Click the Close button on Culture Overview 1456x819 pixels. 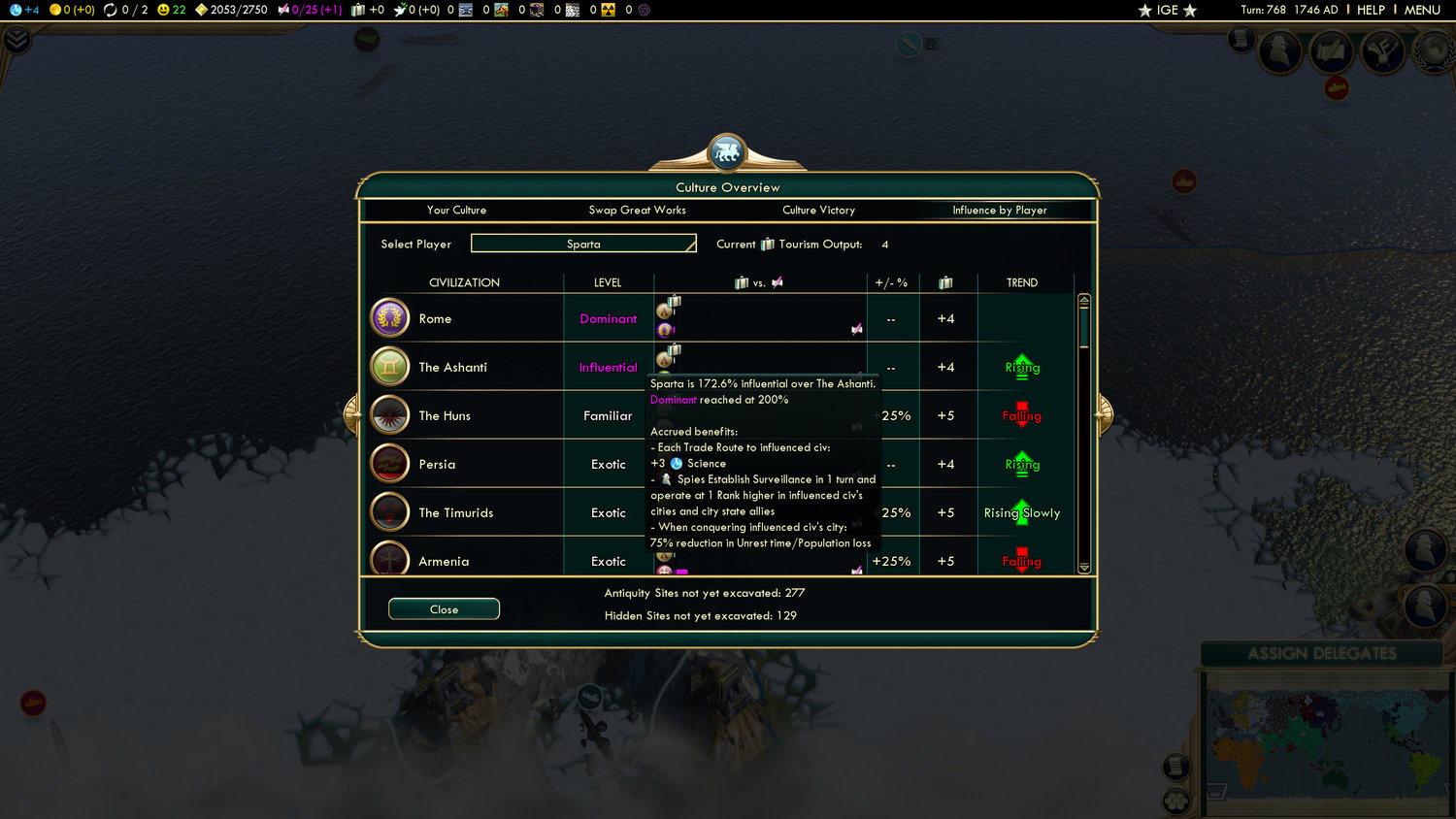(444, 608)
